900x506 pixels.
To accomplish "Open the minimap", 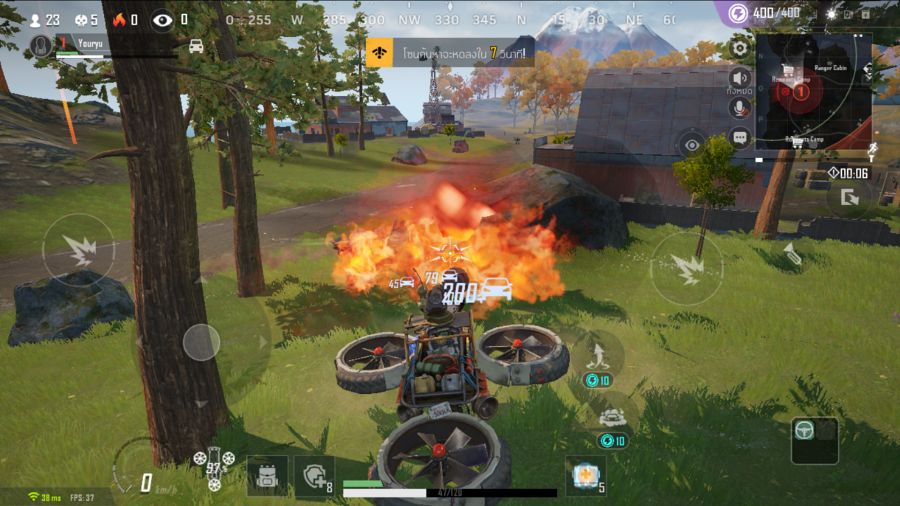I will [x=813, y=91].
